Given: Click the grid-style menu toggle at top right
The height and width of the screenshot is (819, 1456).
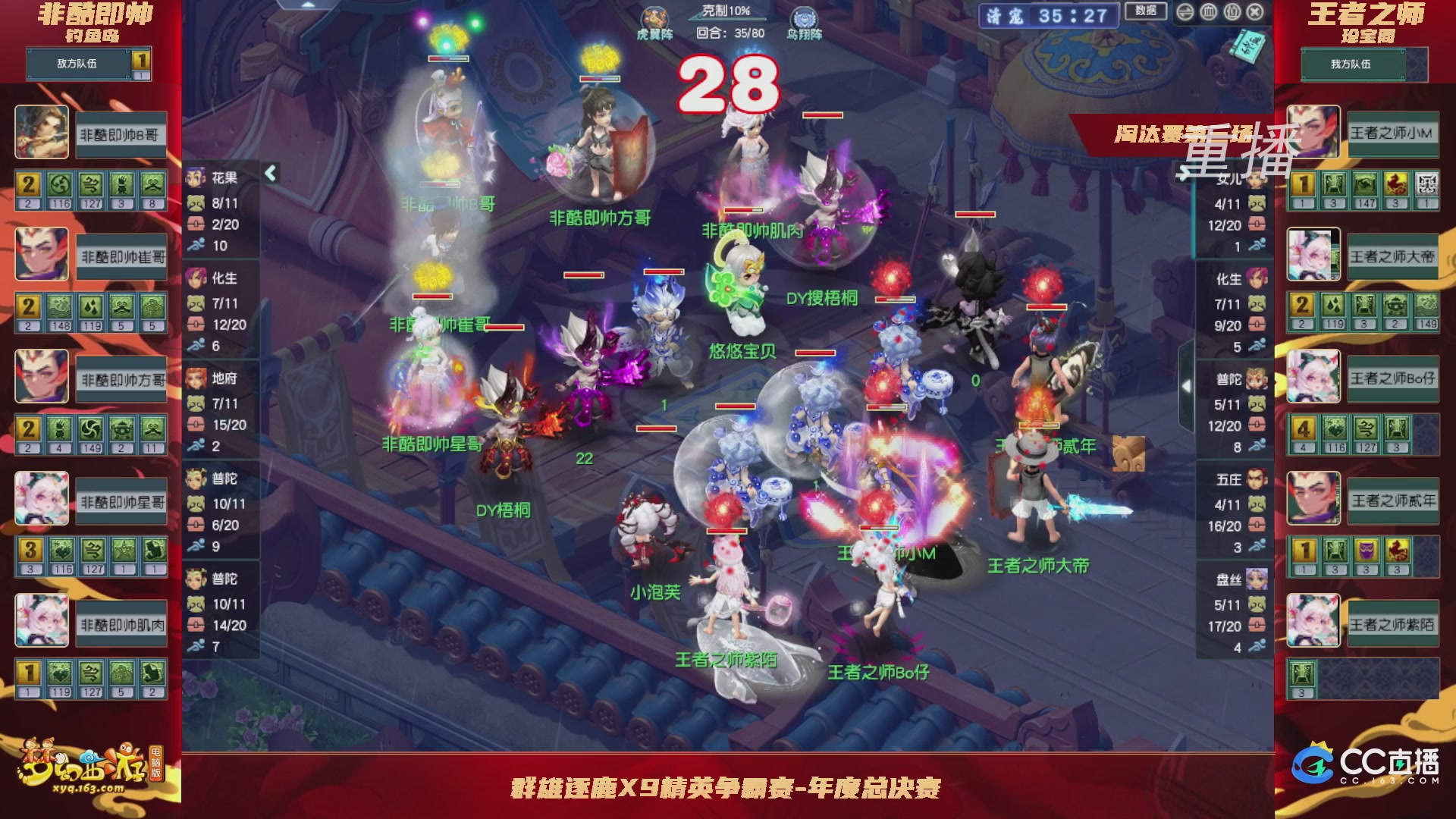Looking at the screenshot, I should coord(1208,11).
